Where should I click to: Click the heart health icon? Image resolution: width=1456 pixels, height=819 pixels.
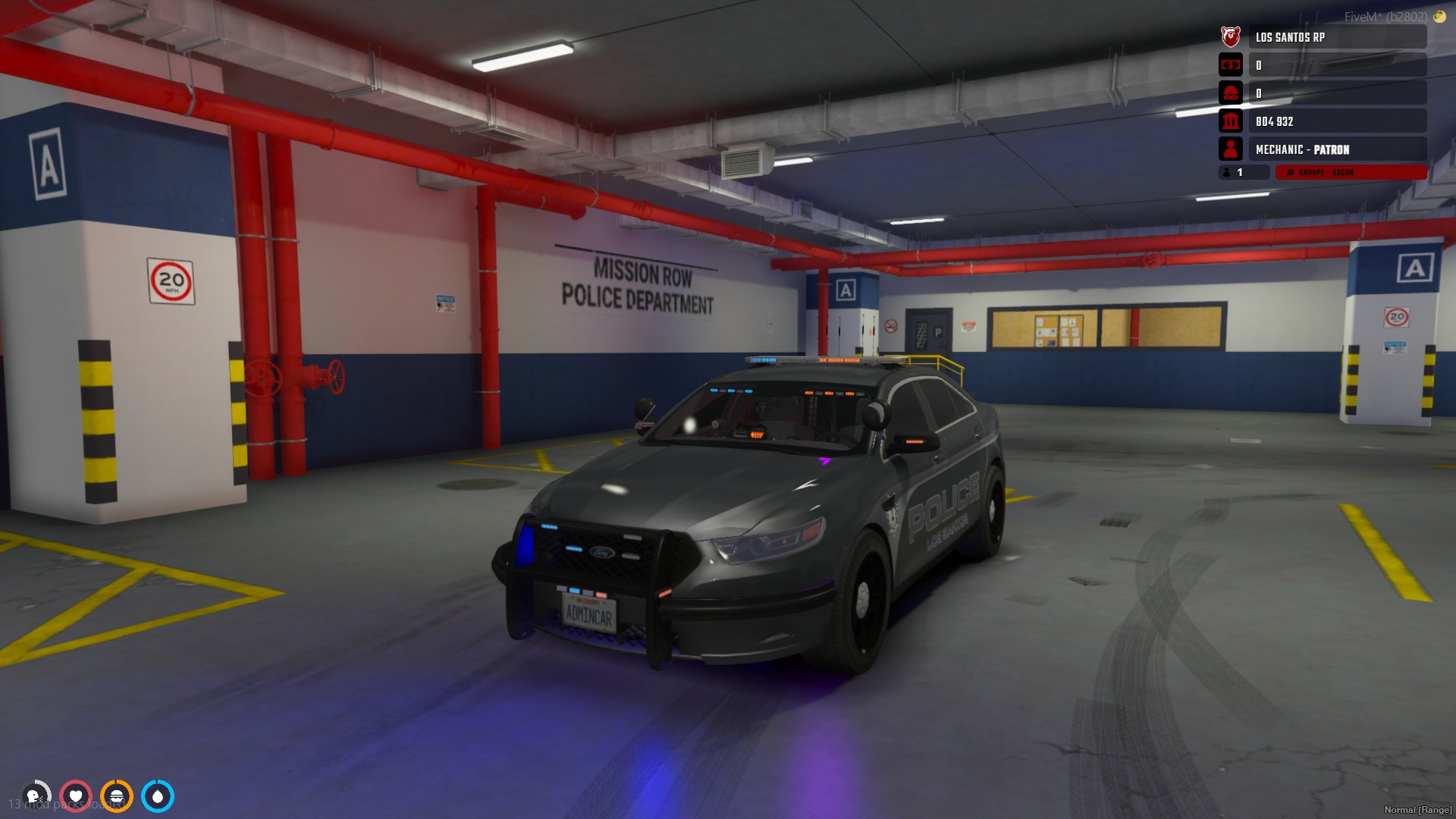76,796
